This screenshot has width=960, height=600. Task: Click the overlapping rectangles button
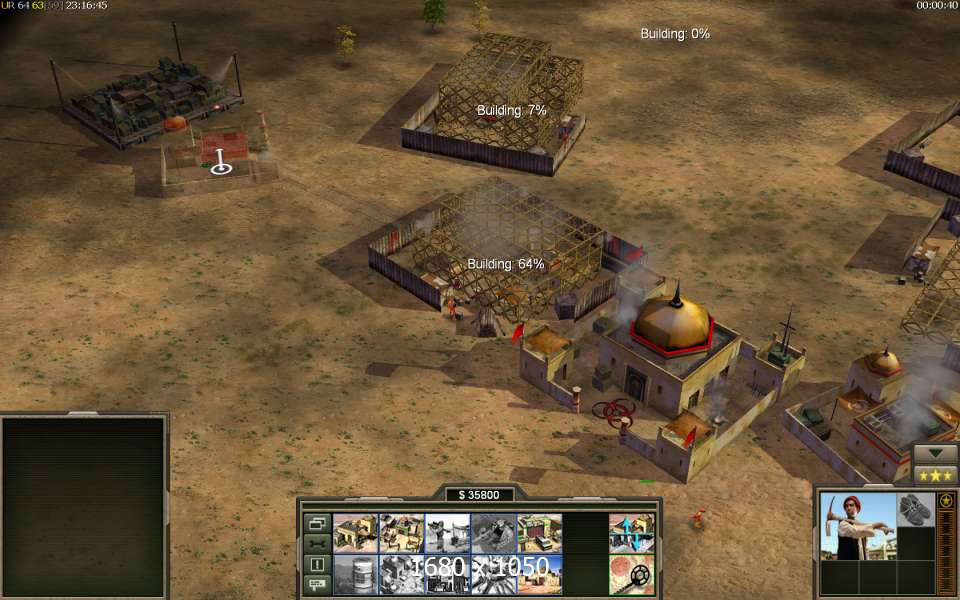coord(317,523)
